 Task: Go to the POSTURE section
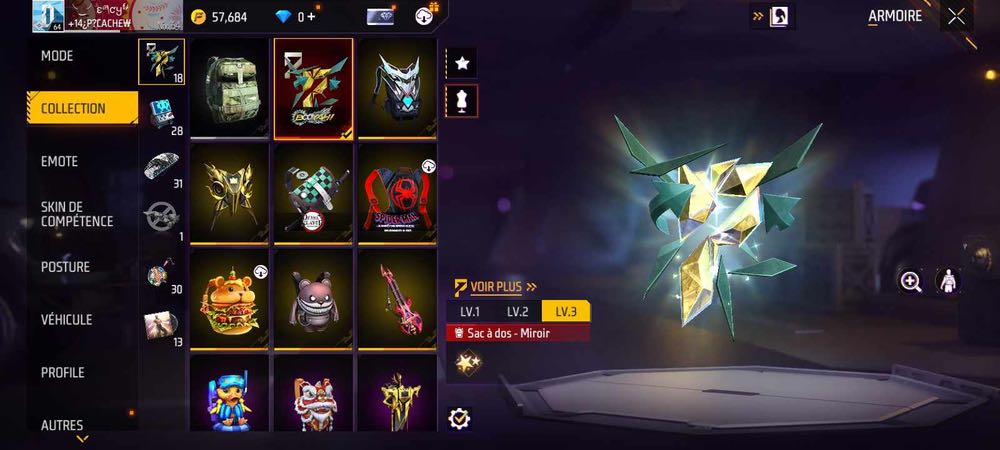coord(65,267)
